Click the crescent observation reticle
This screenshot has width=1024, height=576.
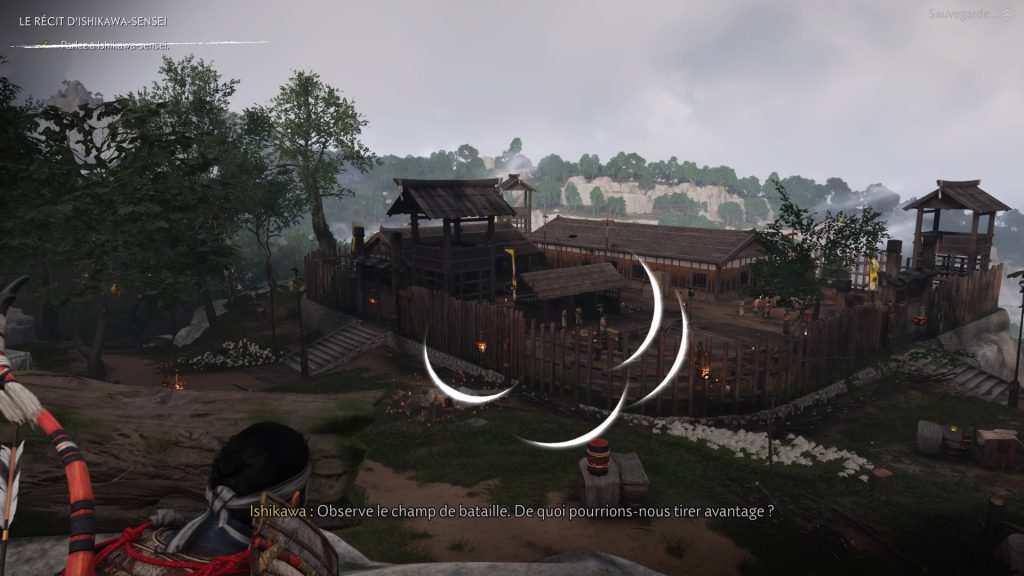click(557, 354)
